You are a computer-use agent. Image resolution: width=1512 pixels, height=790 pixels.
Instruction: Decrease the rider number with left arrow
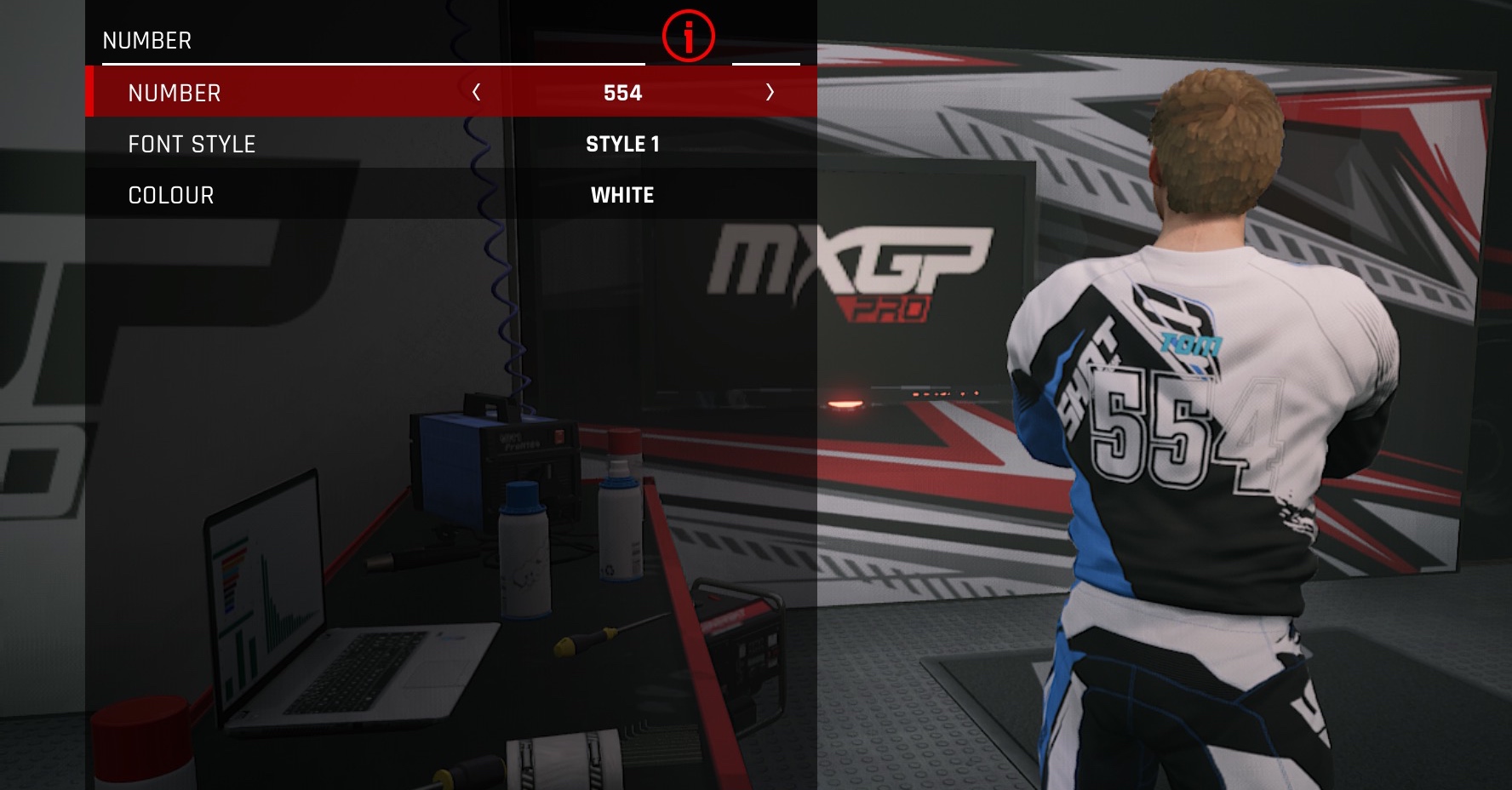point(477,92)
